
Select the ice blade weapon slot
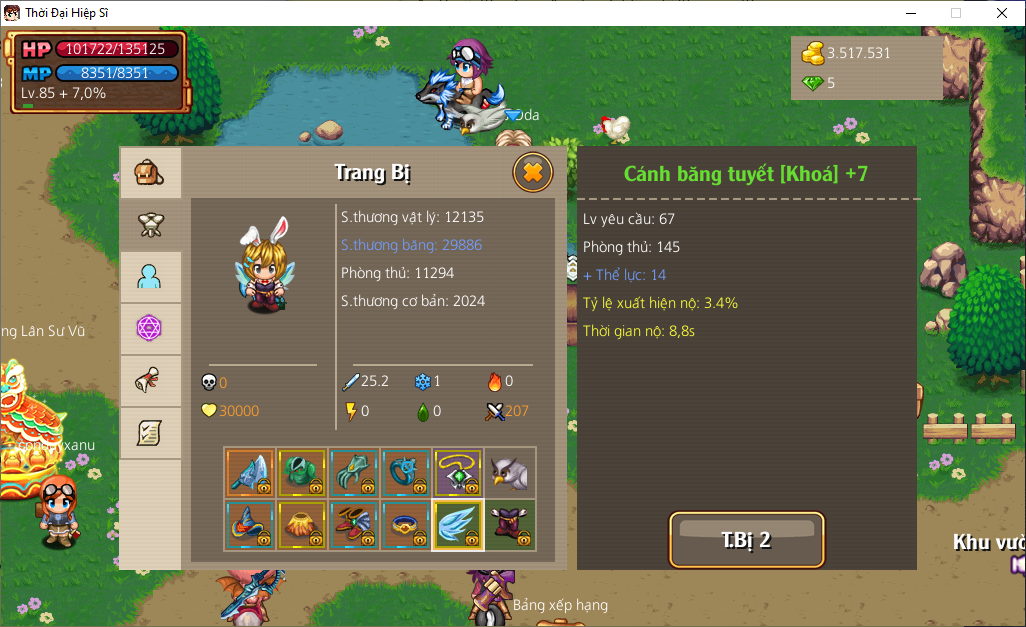pyautogui.click(x=250, y=473)
